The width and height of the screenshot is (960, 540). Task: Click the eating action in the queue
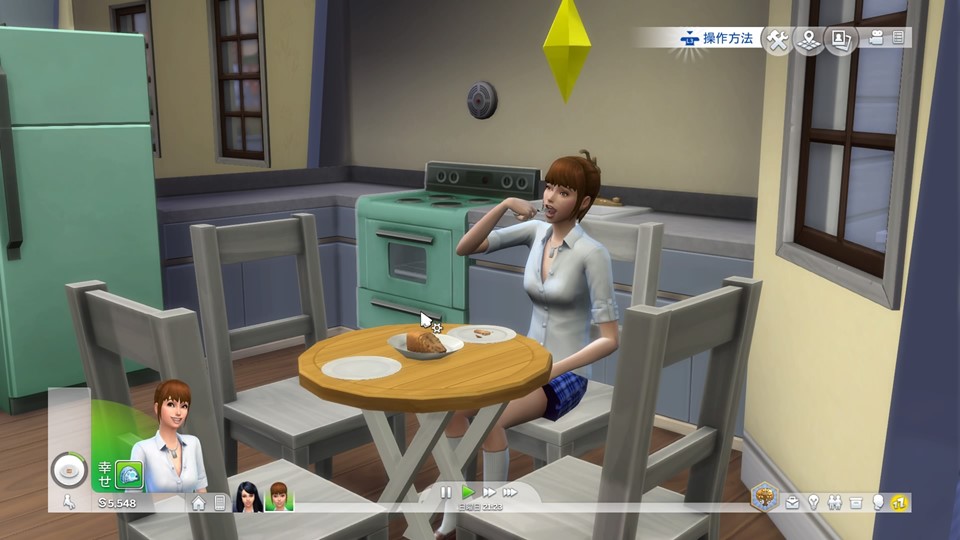pos(69,468)
